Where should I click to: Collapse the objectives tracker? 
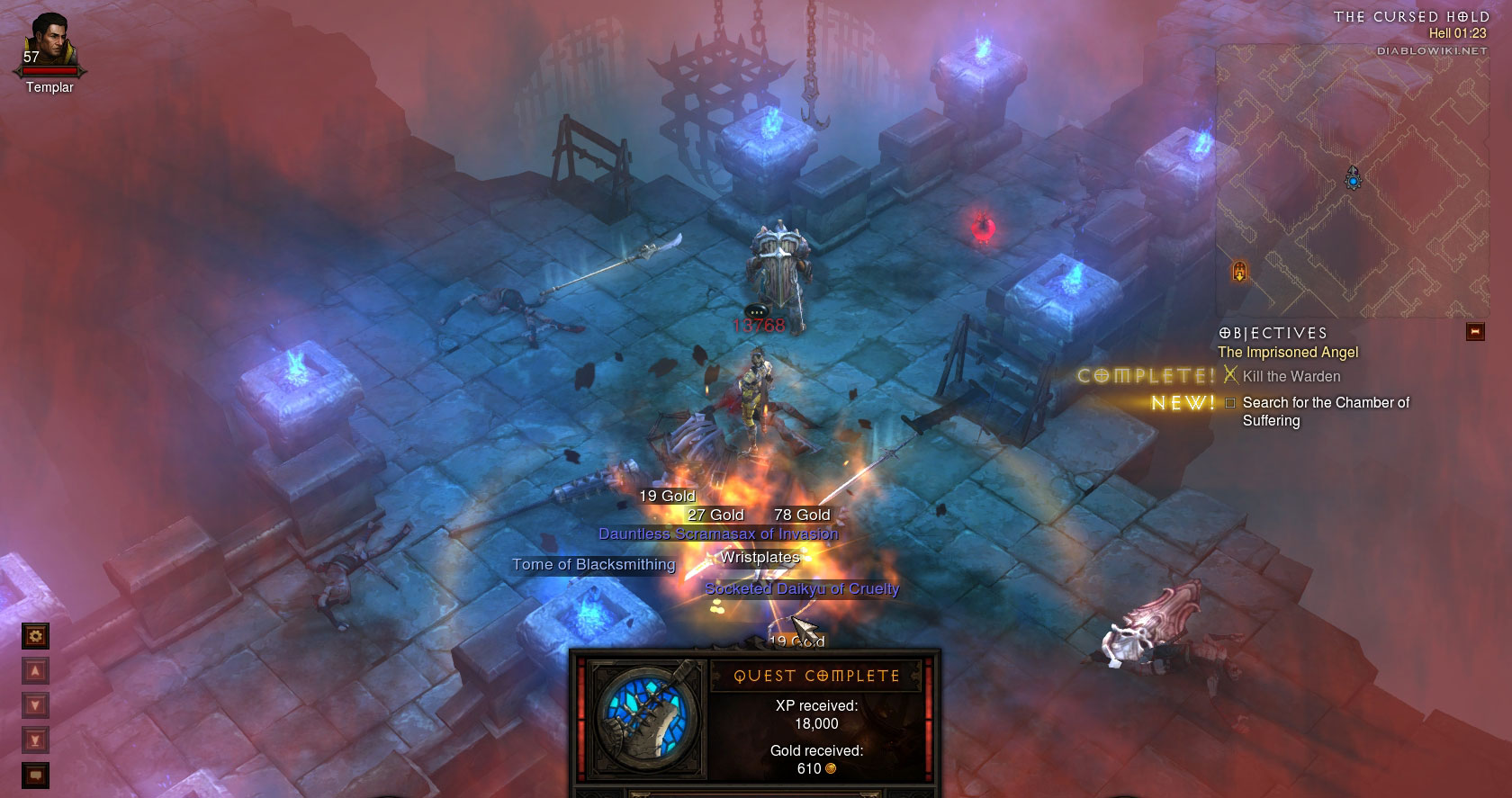[1475, 332]
